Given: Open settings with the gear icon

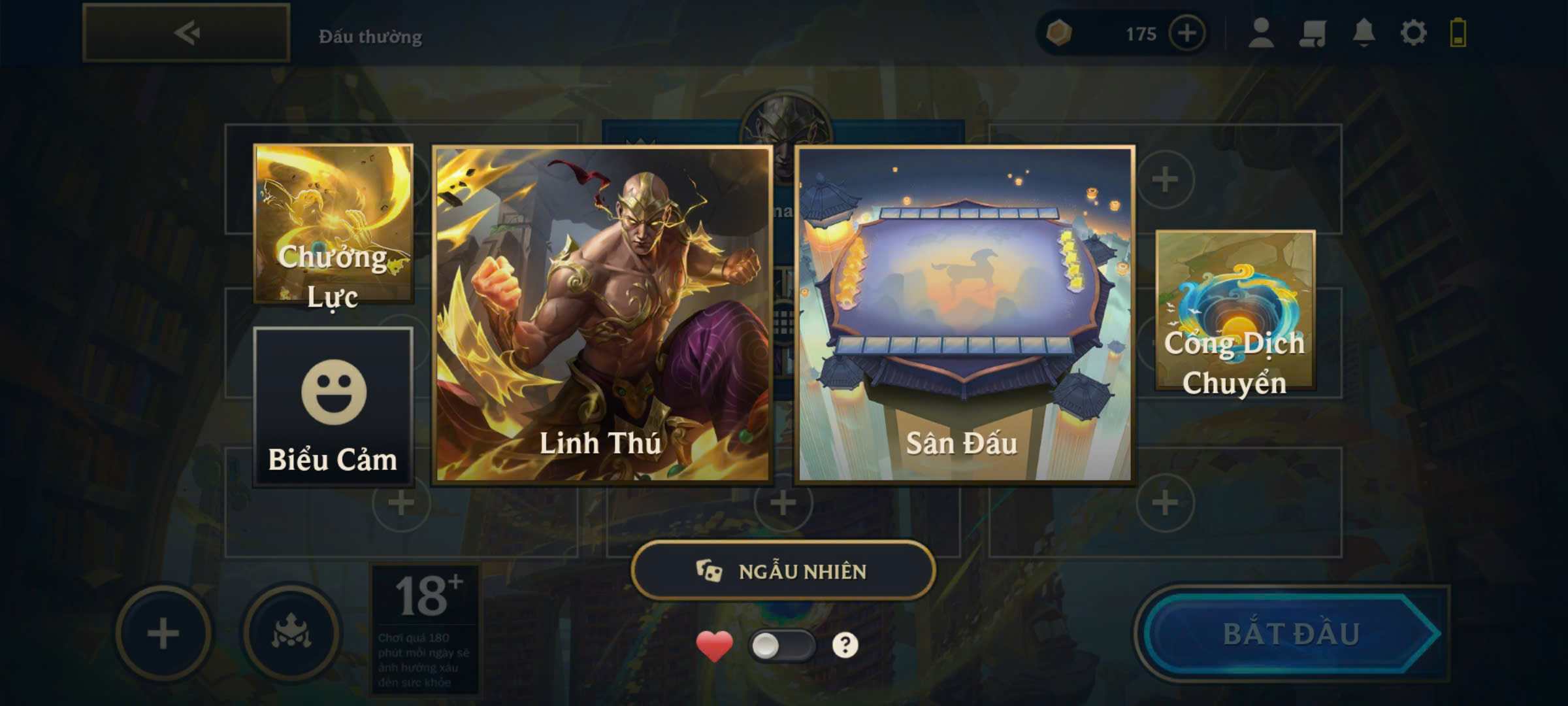Looking at the screenshot, I should click(x=1413, y=33).
